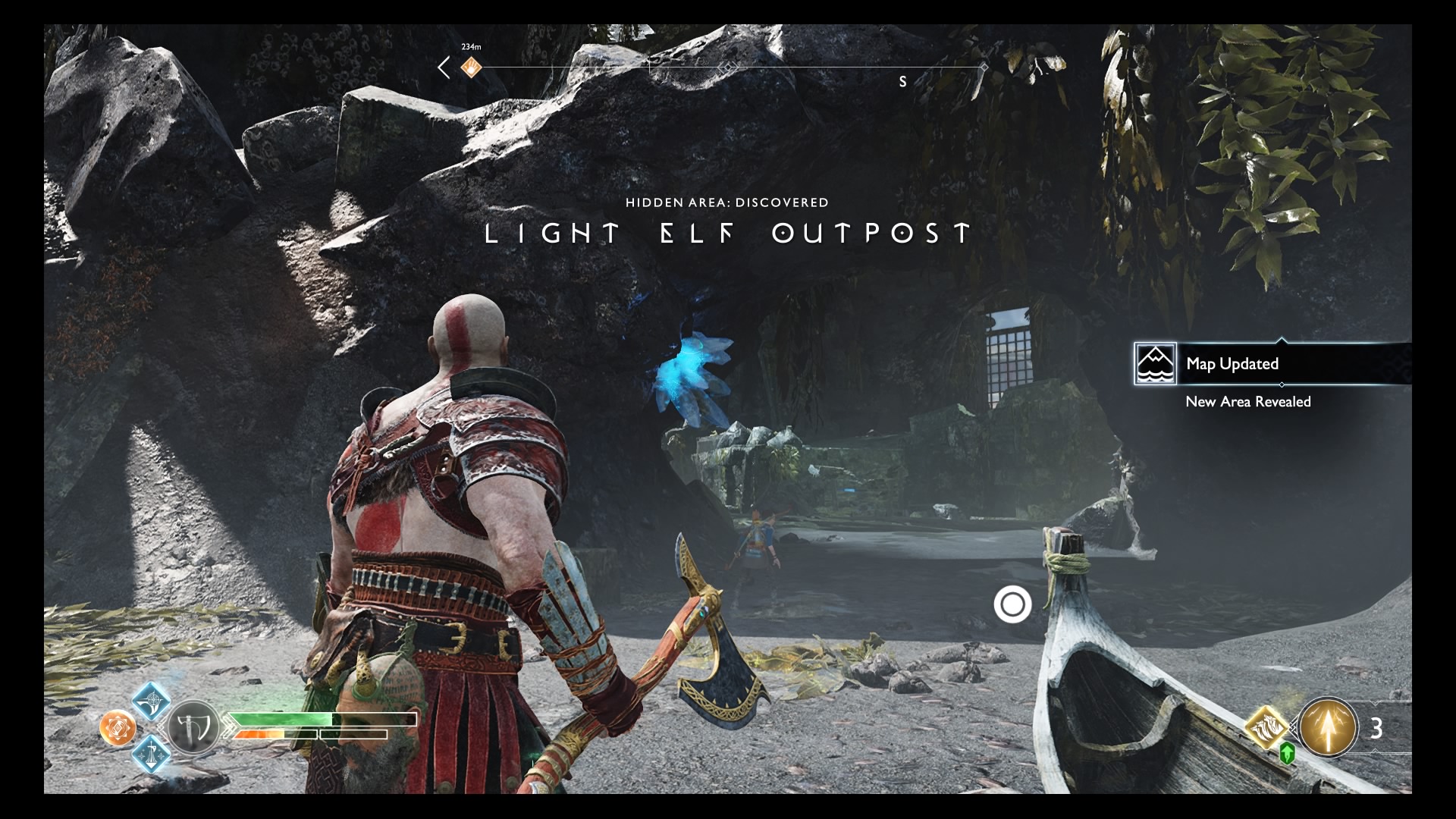The height and width of the screenshot is (819, 1456).
Task: Click the gold wolf talisman buff icon
Action: pos(1266,727)
